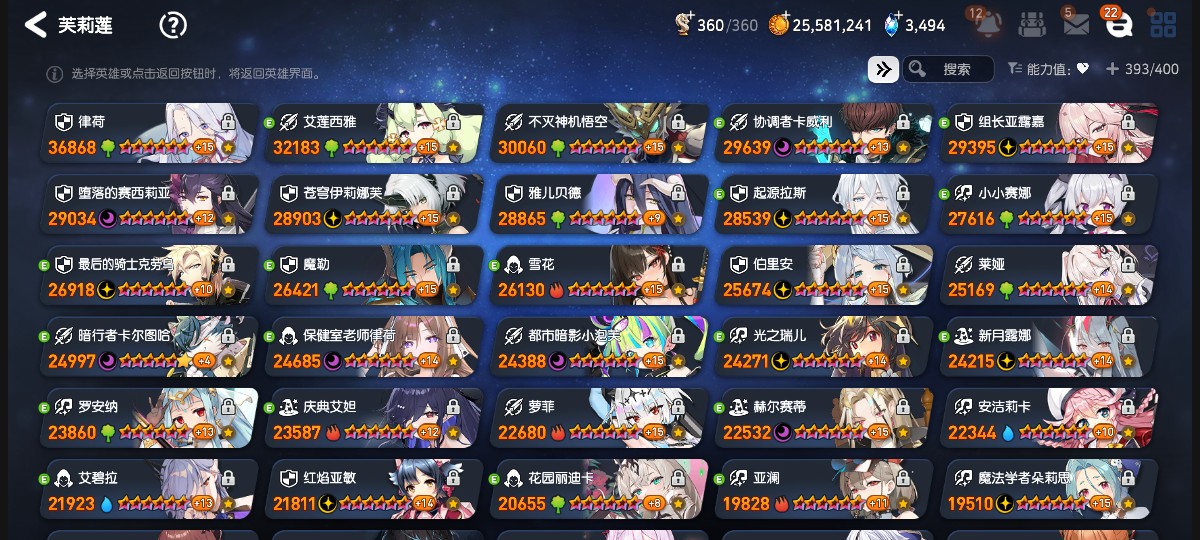The image size is (1200, 540).
Task: Select the 雅儿贝德 hero card
Action: [x=600, y=205]
